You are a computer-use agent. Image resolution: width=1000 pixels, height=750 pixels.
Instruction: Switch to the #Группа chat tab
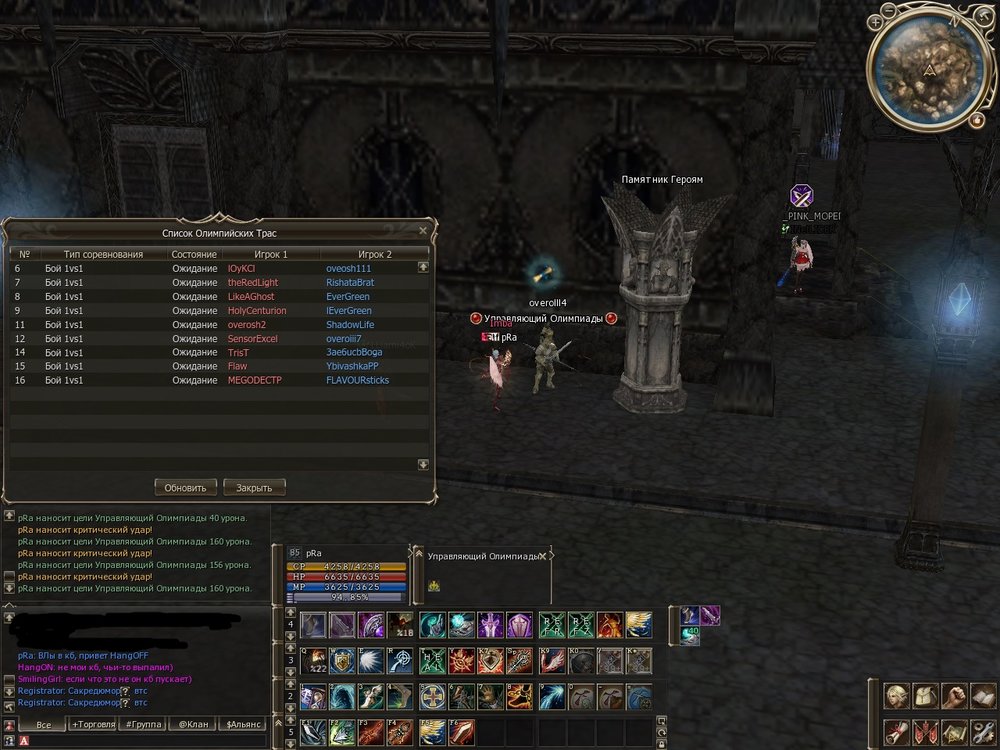pyautogui.click(x=142, y=725)
